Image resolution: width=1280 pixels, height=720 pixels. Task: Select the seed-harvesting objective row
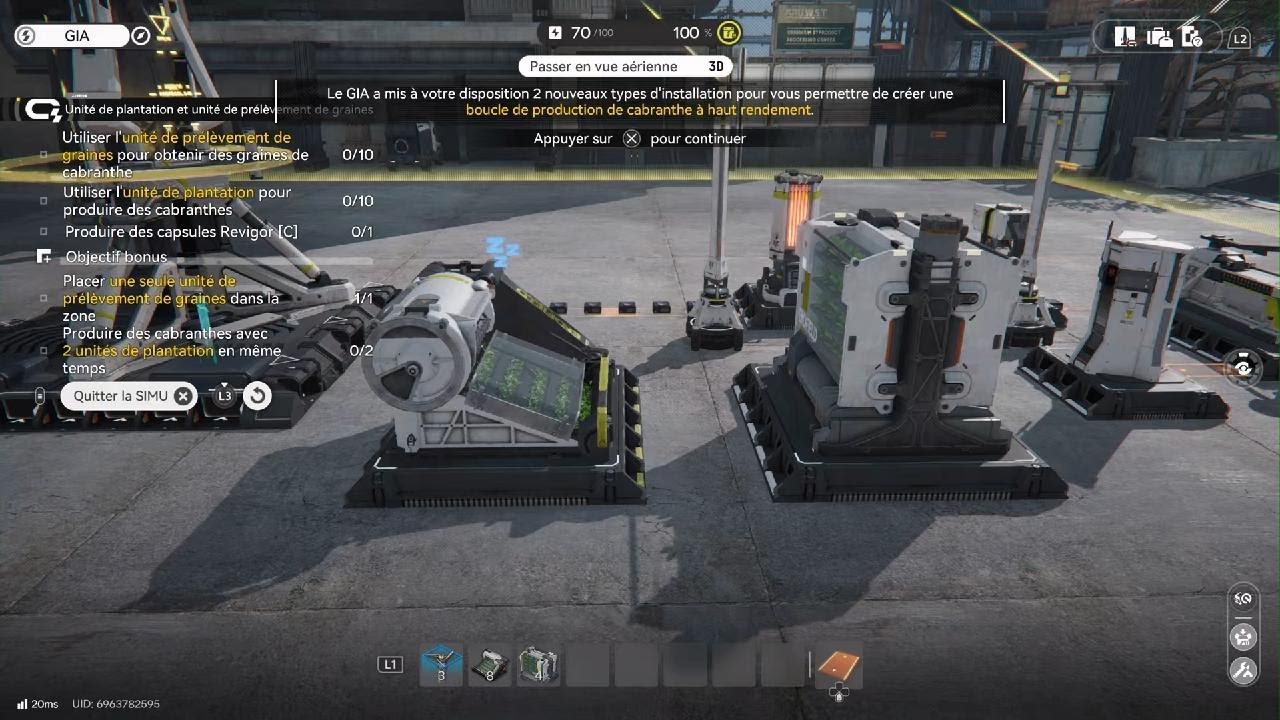click(x=186, y=155)
